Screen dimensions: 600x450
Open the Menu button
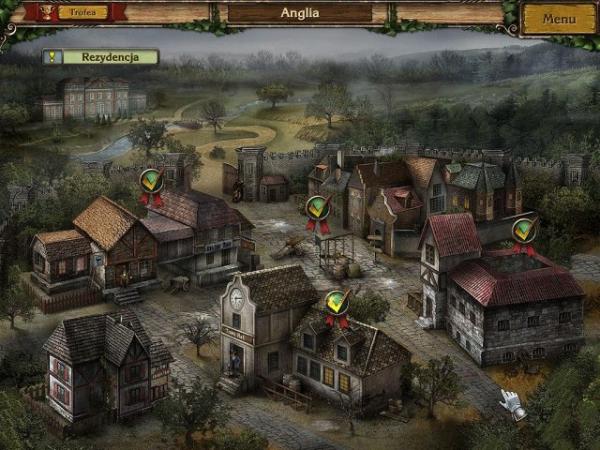point(558,18)
